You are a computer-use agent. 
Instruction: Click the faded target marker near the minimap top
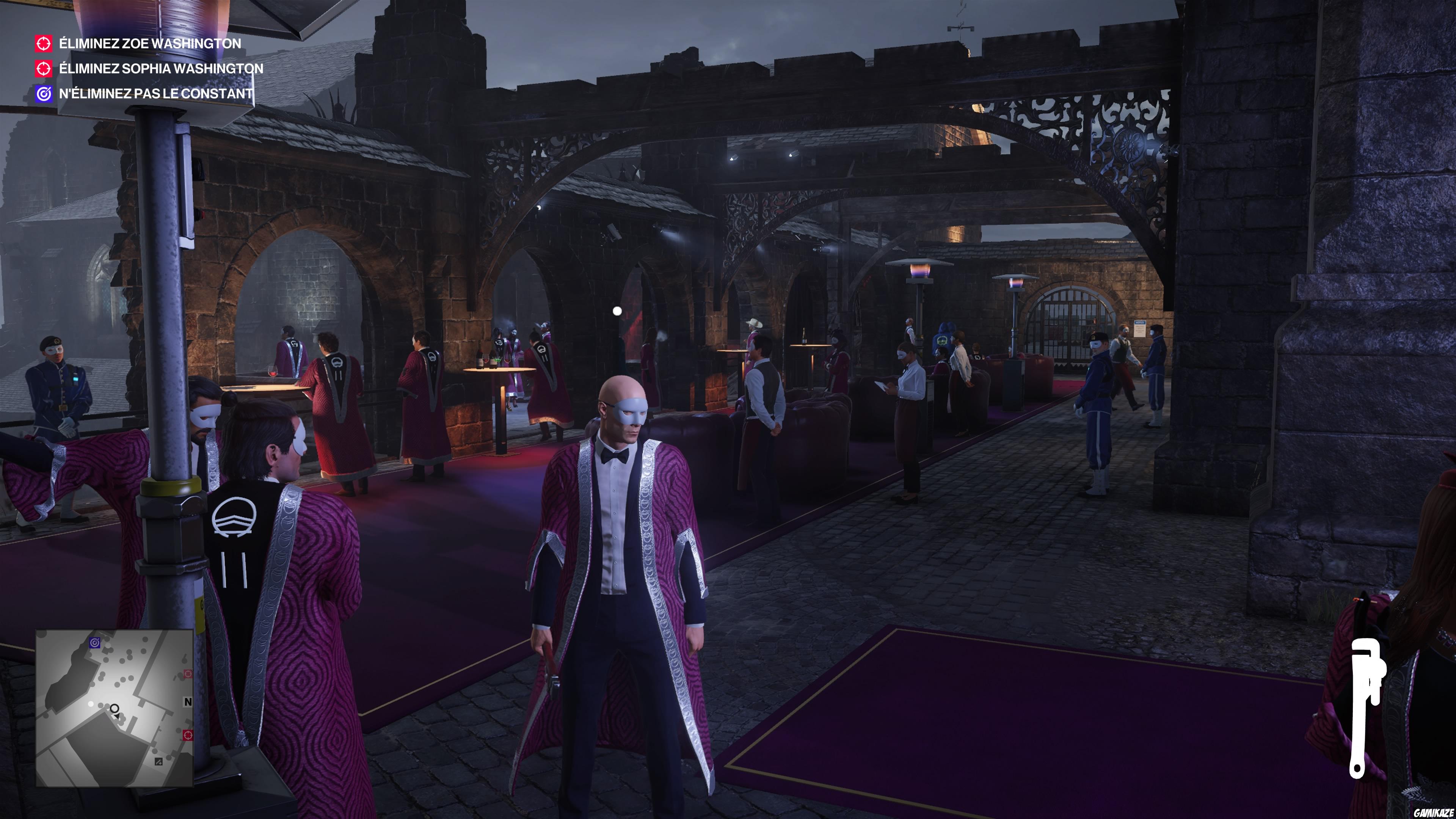click(x=188, y=674)
